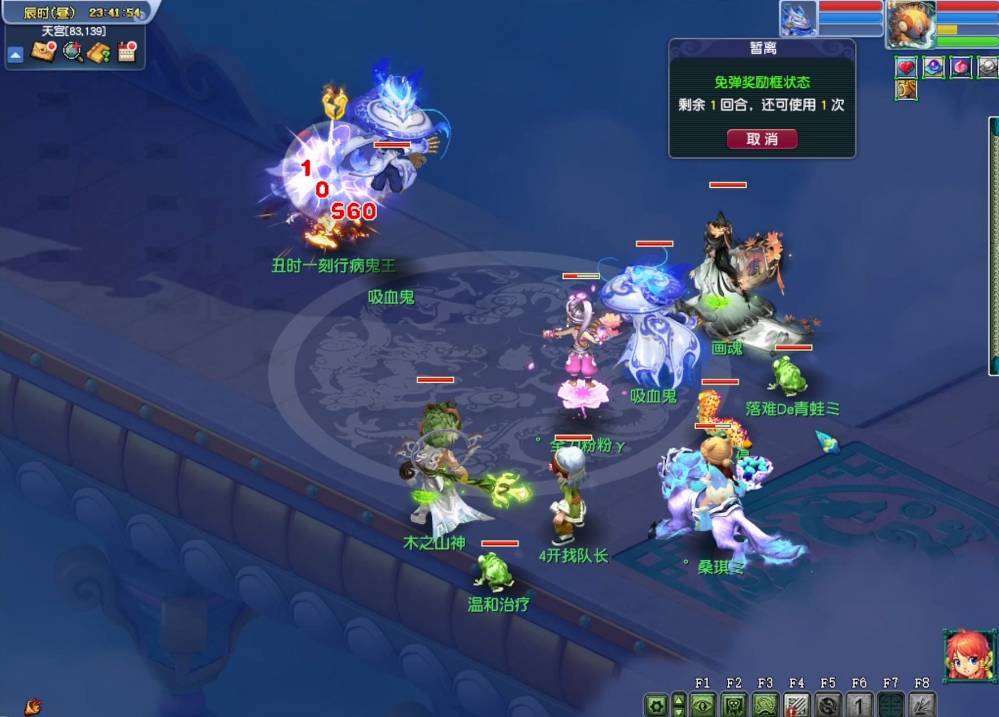999x717 pixels.
Task: Activate the F2 skull skill
Action: point(734,704)
